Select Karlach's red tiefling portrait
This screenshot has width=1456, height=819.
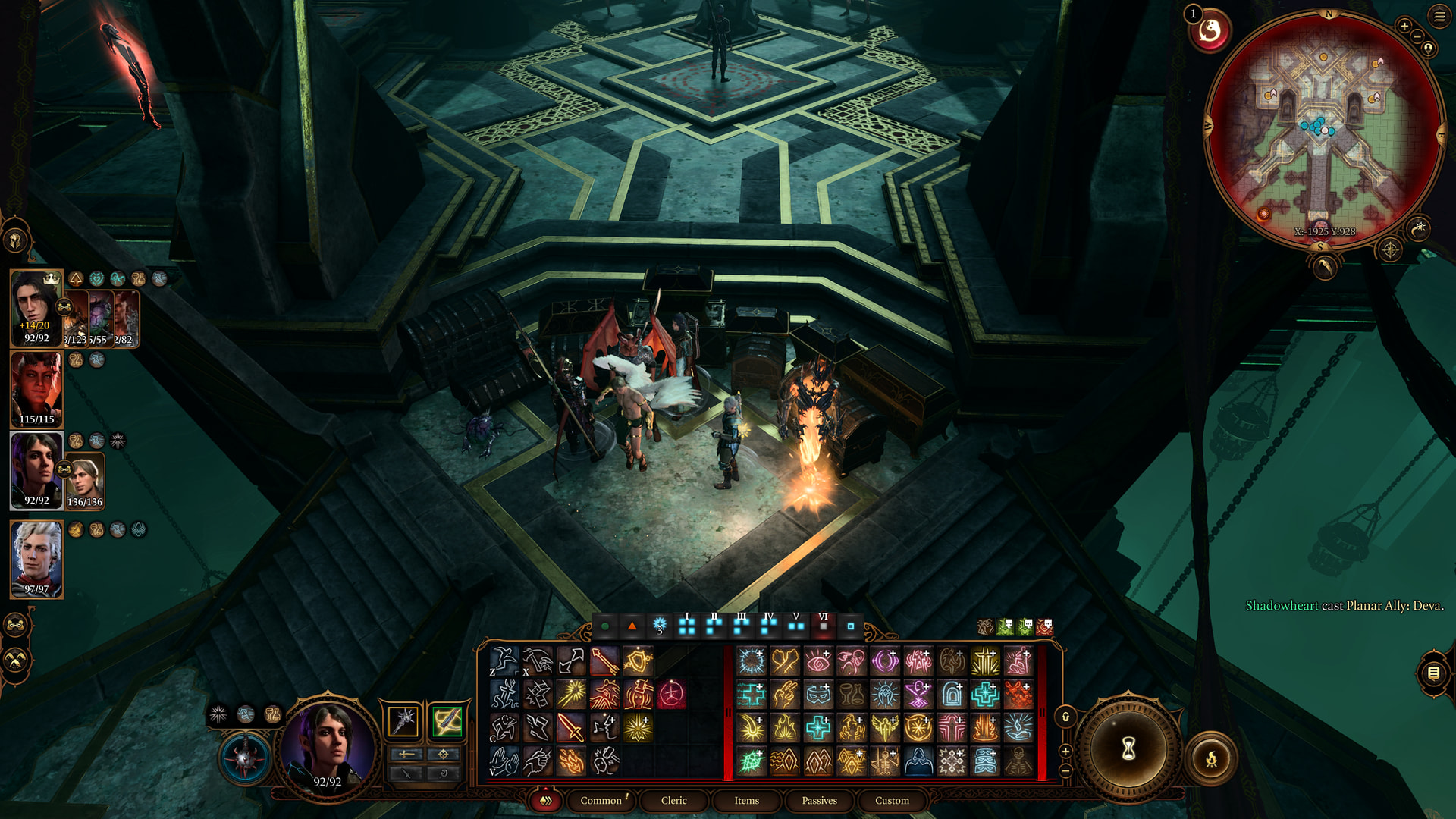pos(36,388)
